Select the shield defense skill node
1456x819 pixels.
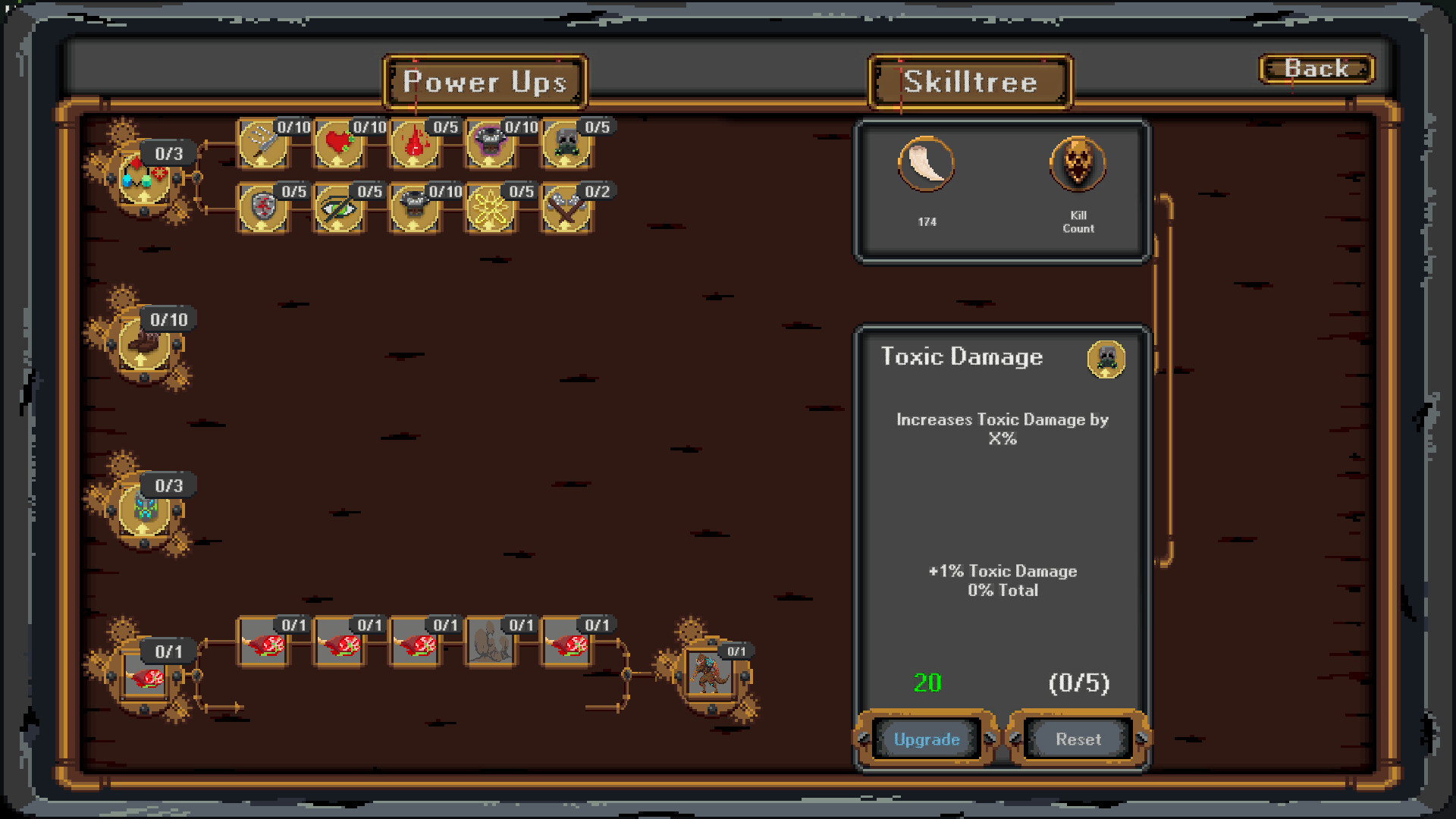(x=262, y=210)
